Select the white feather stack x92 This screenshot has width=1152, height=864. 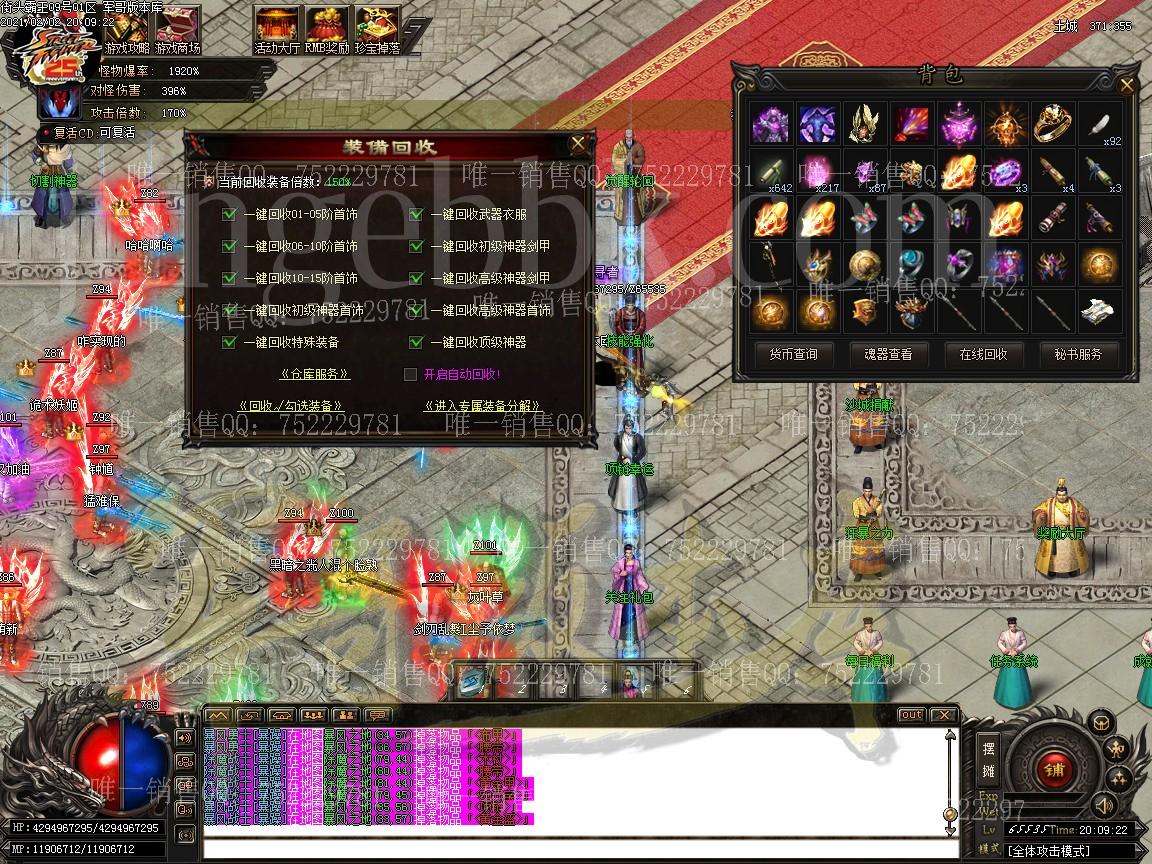click(x=1100, y=126)
